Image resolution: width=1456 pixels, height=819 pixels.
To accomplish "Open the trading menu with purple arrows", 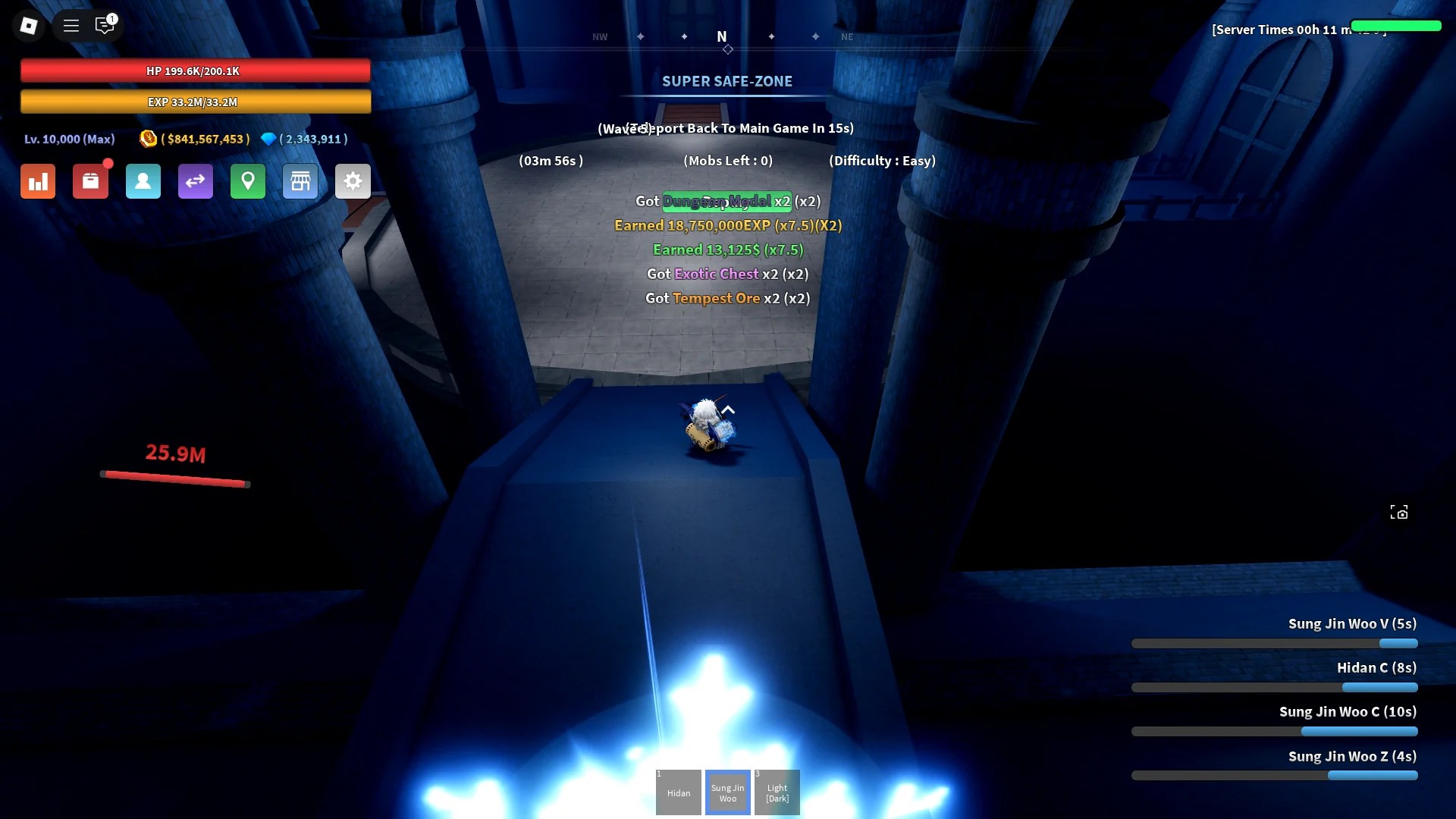I will coord(195,181).
